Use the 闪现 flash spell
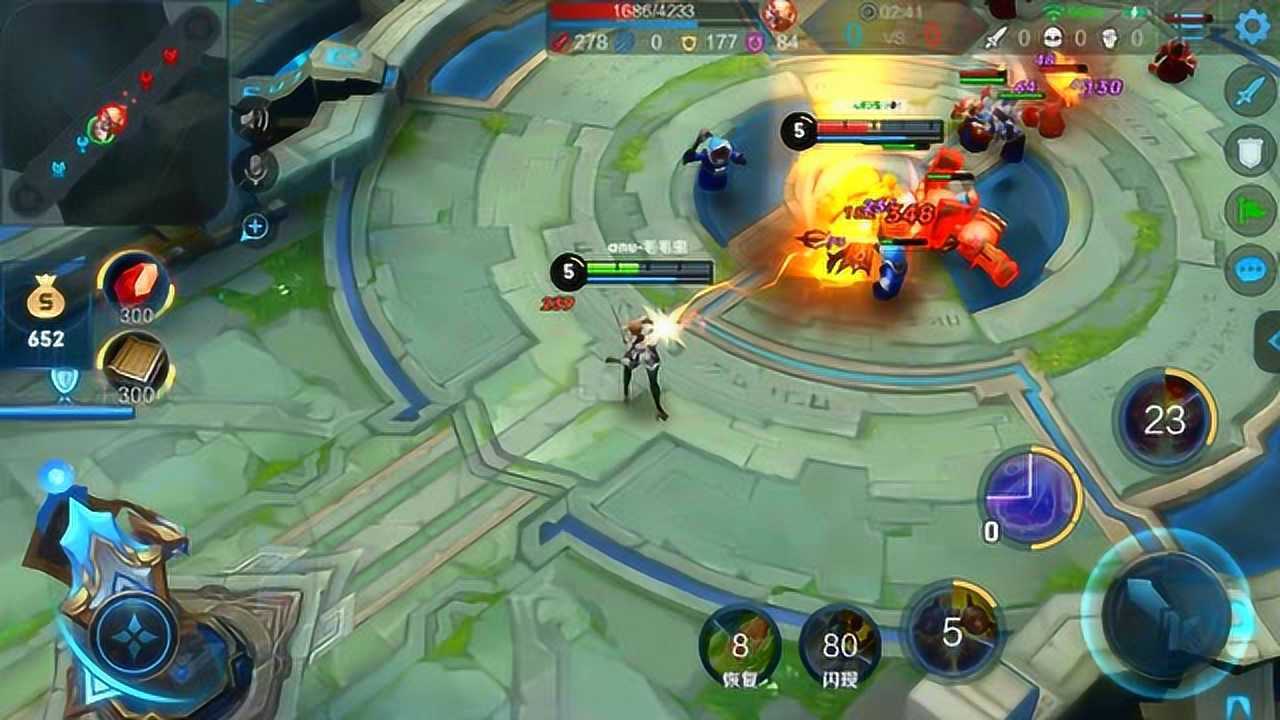The image size is (1280, 720). [x=840, y=644]
